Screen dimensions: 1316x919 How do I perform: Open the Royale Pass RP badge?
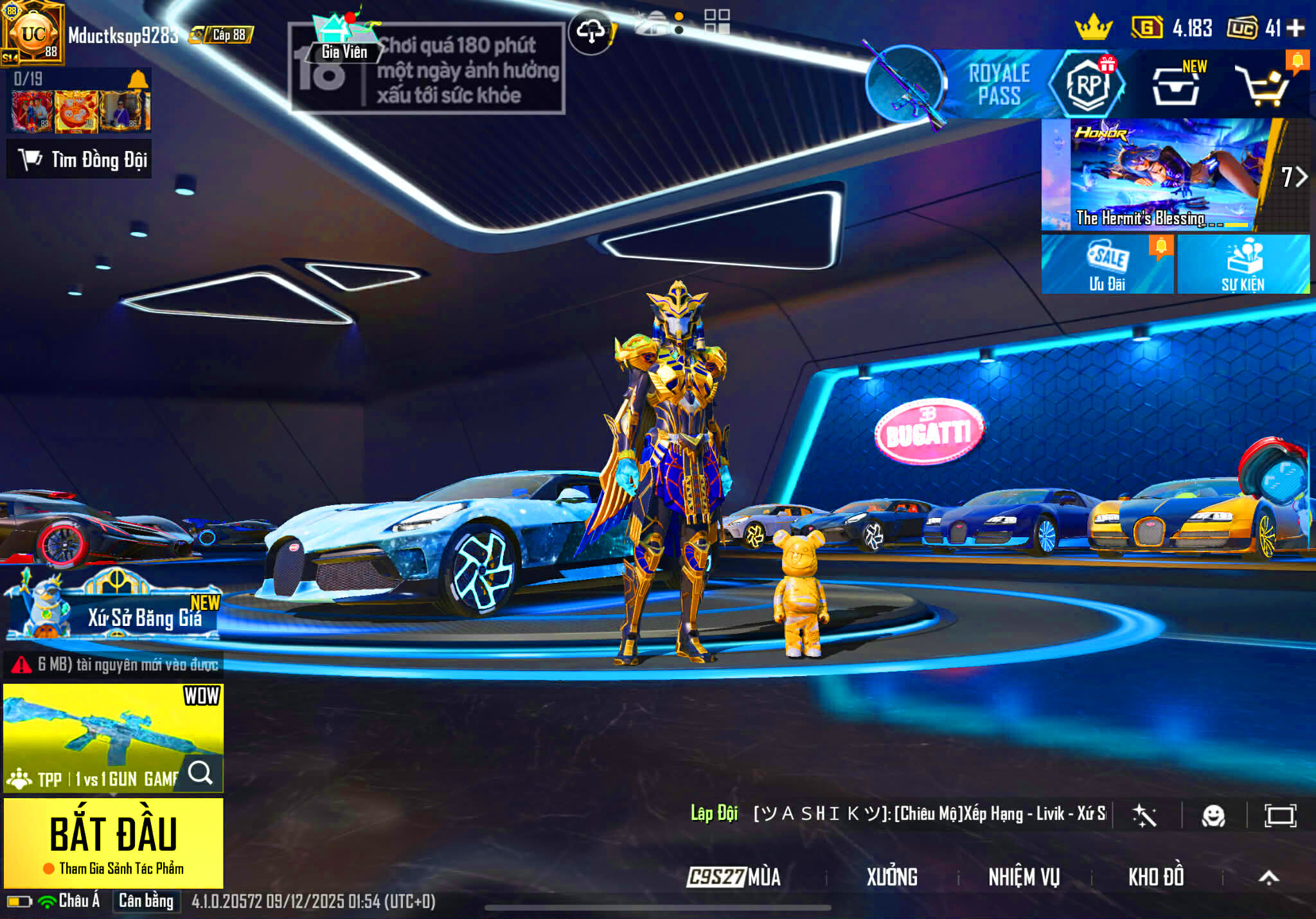click(1087, 85)
